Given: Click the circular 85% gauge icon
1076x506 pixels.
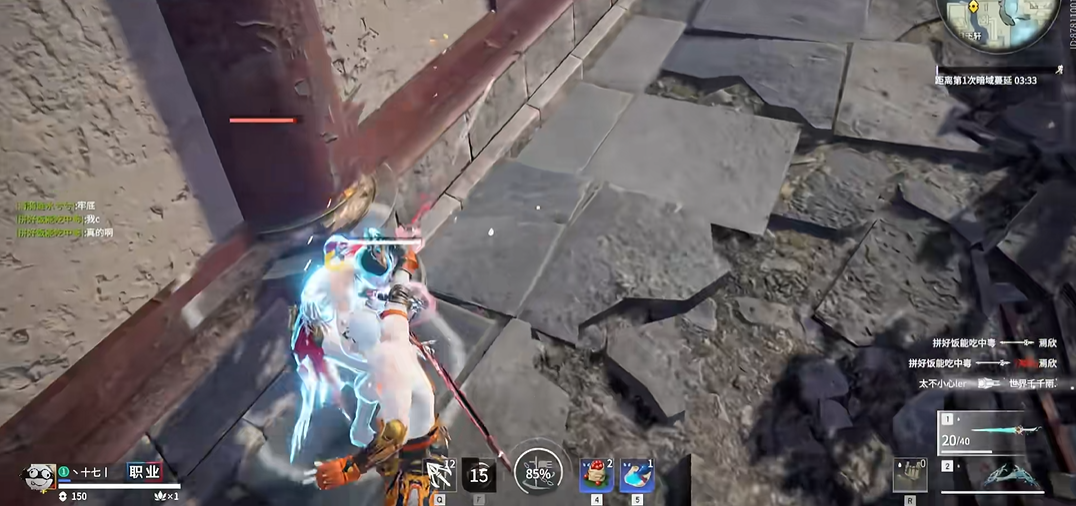Looking at the screenshot, I should 537,472.
